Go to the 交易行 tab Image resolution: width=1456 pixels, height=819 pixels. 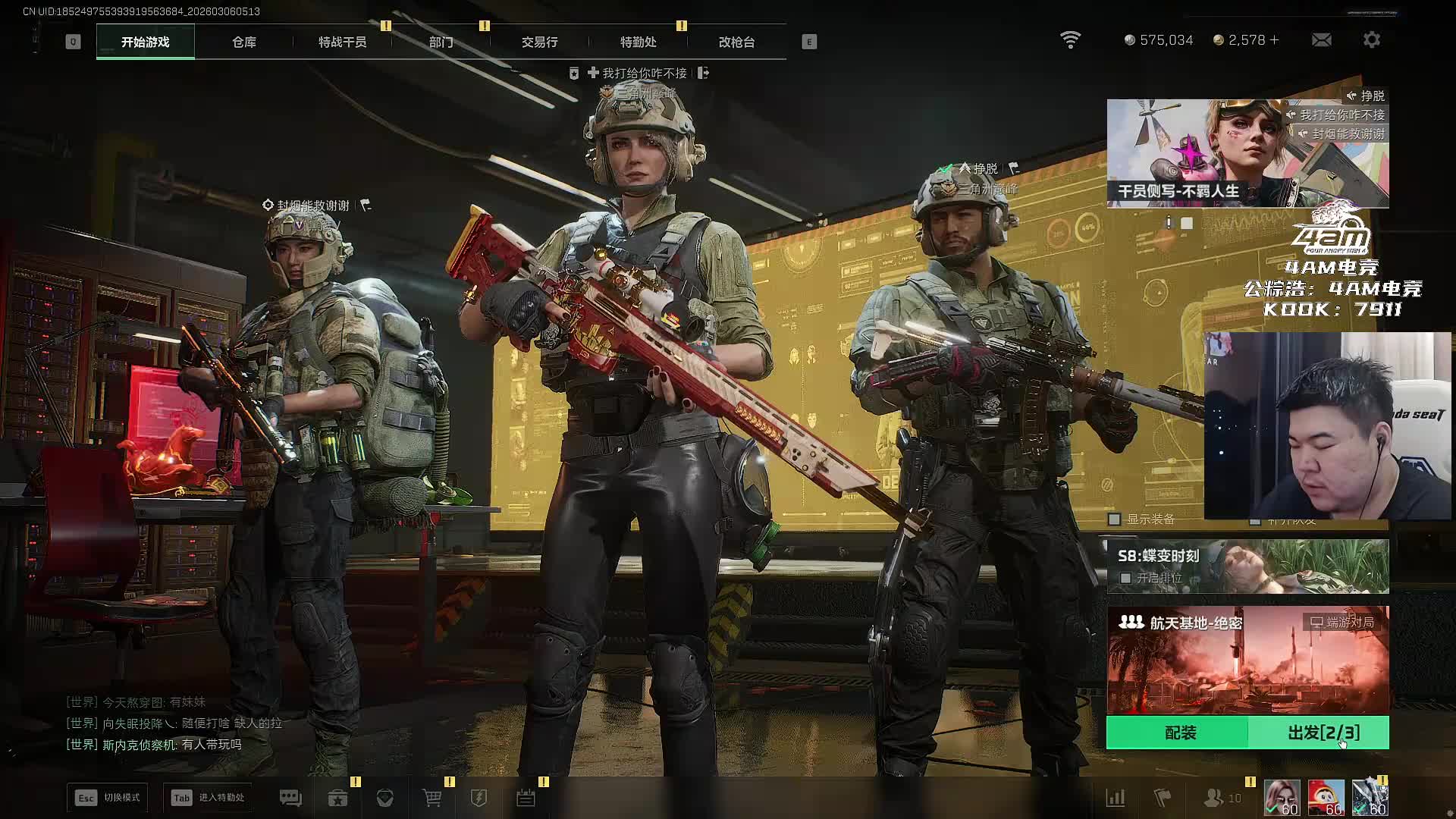[539, 42]
